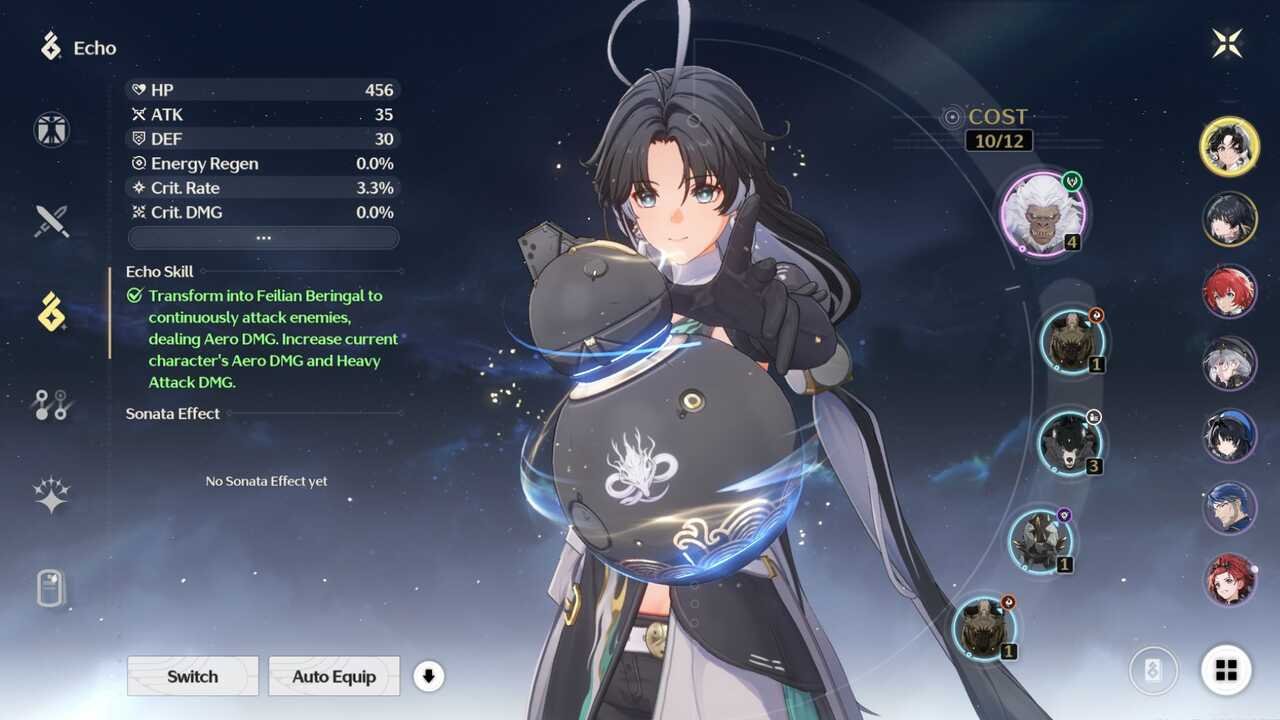
Task: Click the highlighted Echo sidebar icon
Action: pos(50,309)
